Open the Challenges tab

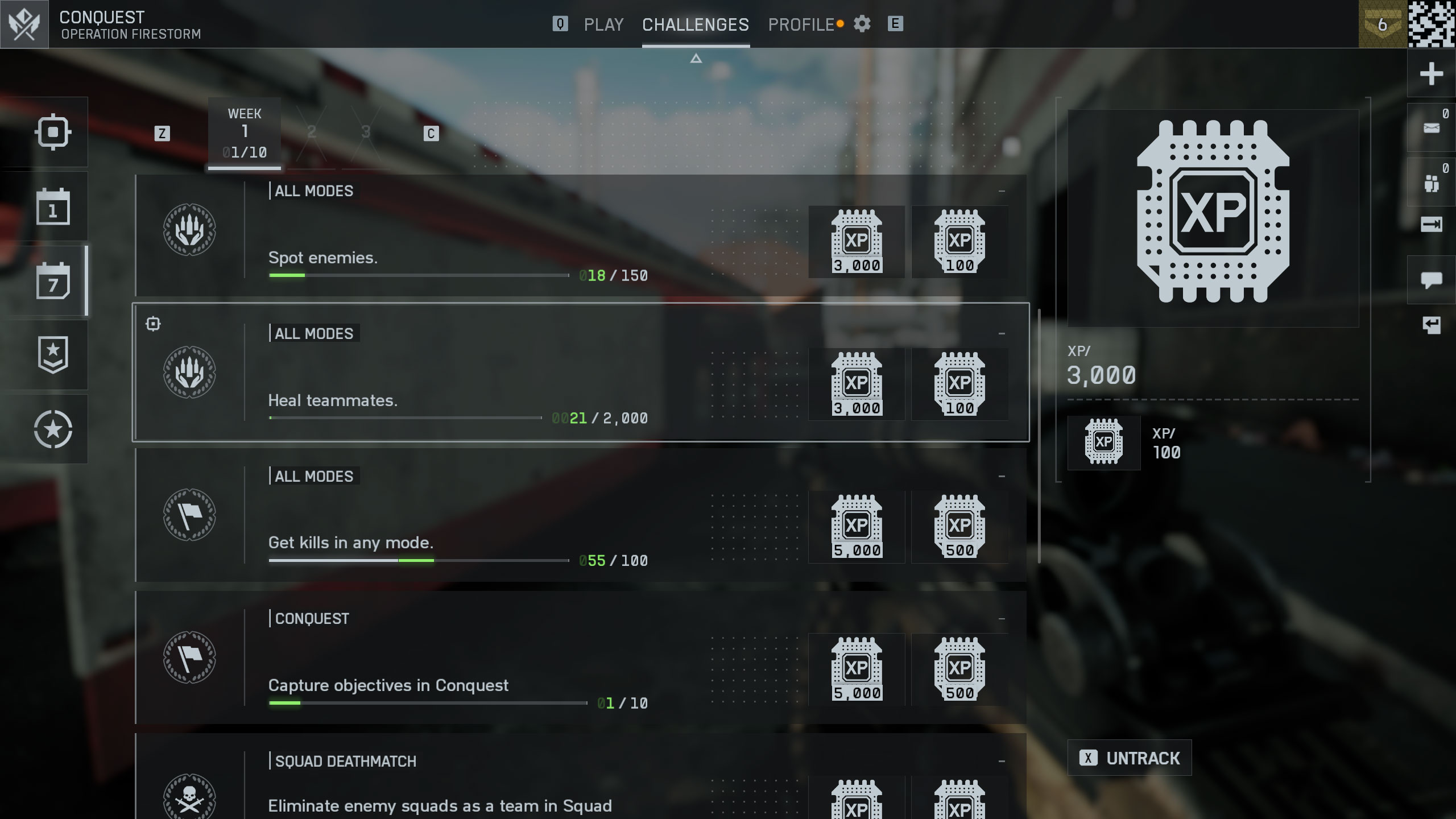click(695, 24)
